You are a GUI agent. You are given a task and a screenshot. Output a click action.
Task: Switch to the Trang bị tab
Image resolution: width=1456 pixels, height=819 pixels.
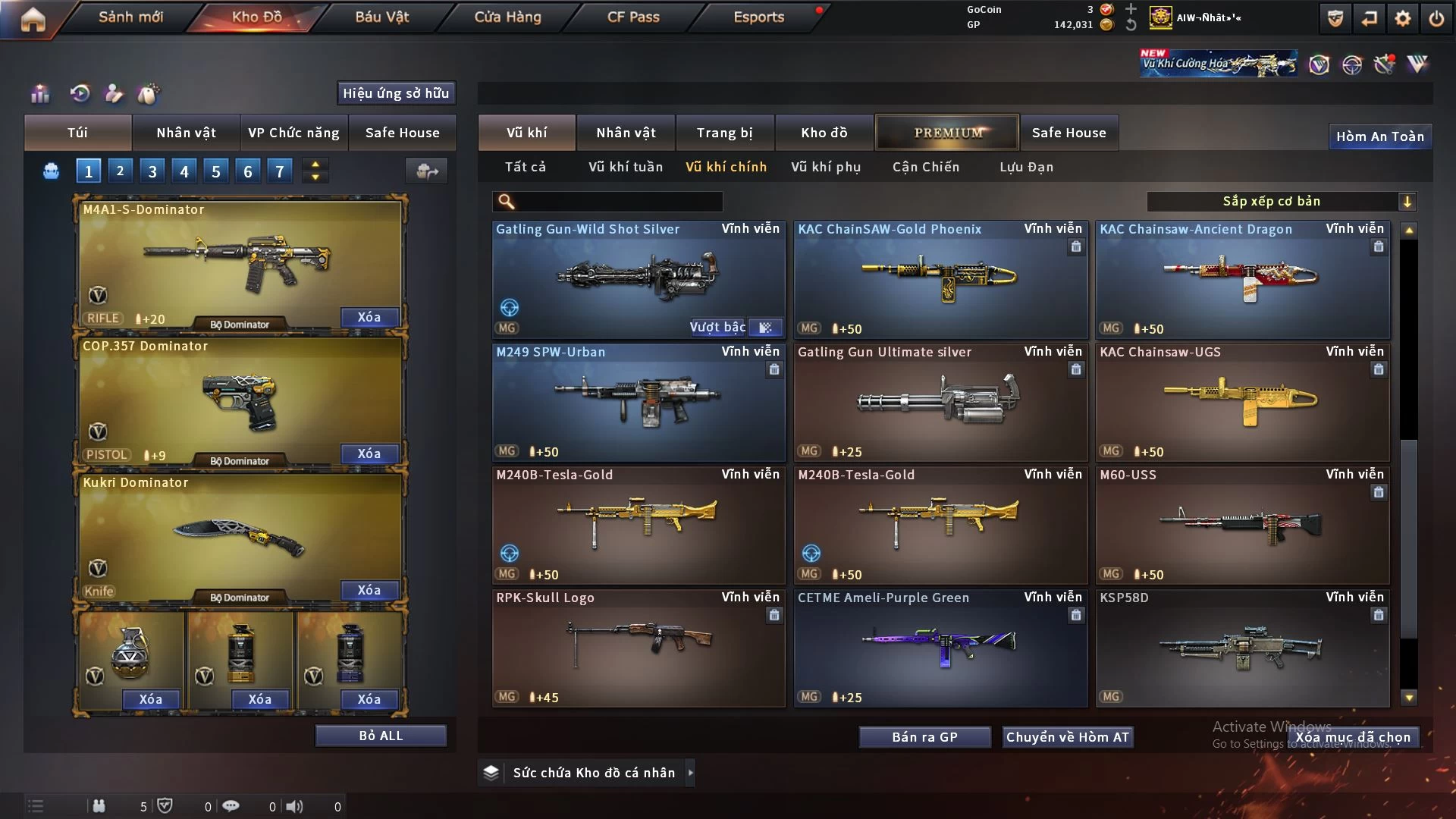[724, 133]
